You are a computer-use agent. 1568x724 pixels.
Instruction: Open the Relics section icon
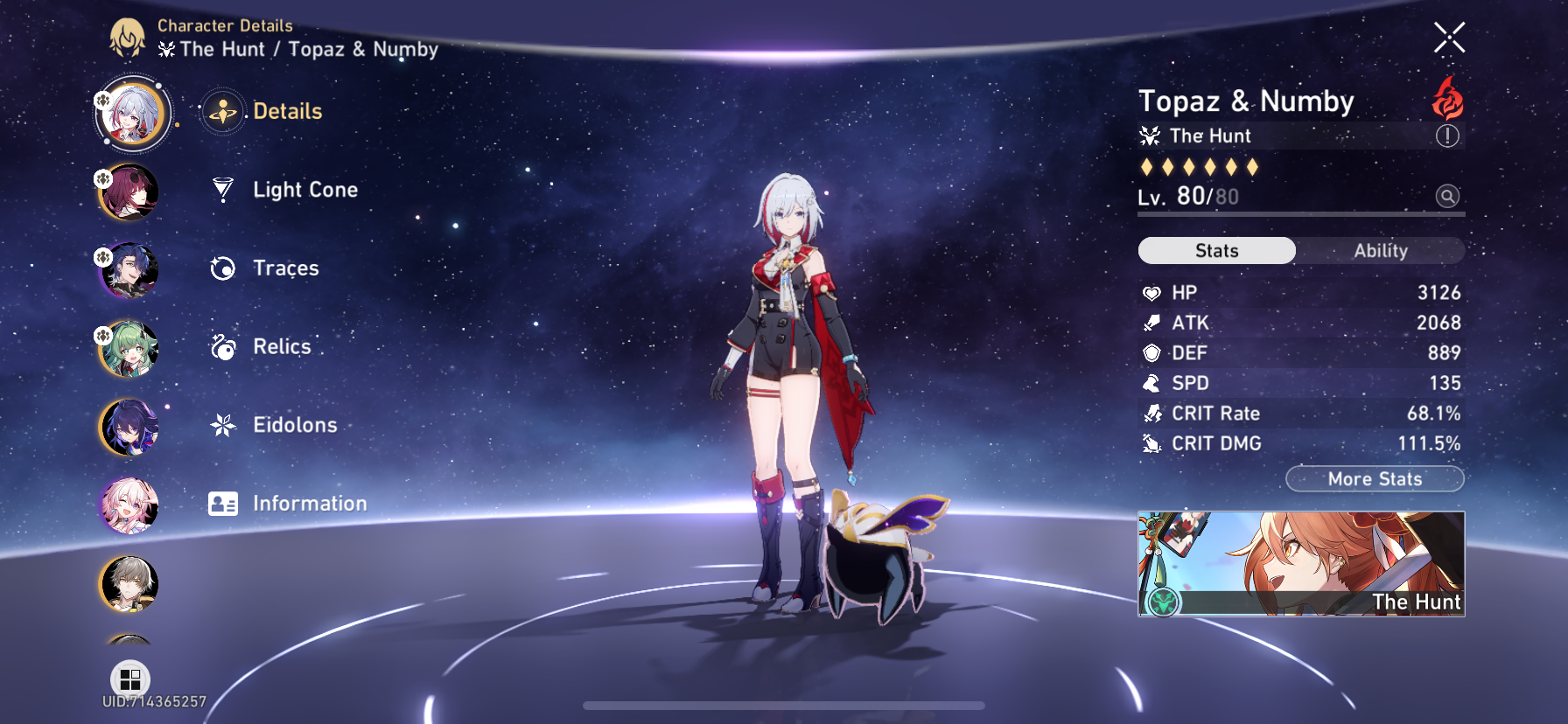pos(224,346)
